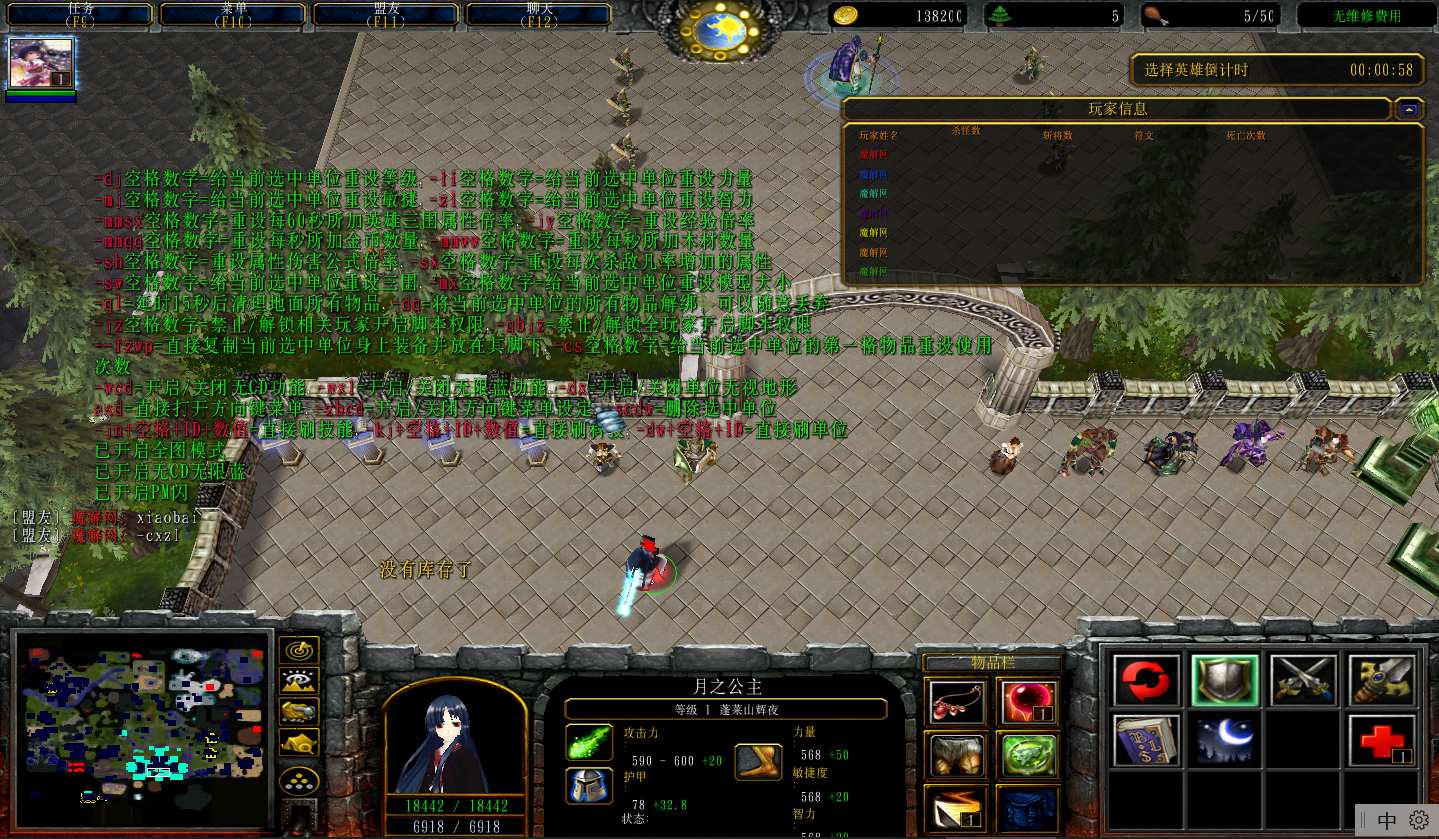The image size is (1439, 839).
Task: Open the 任务 quests menu
Action: click(82, 14)
